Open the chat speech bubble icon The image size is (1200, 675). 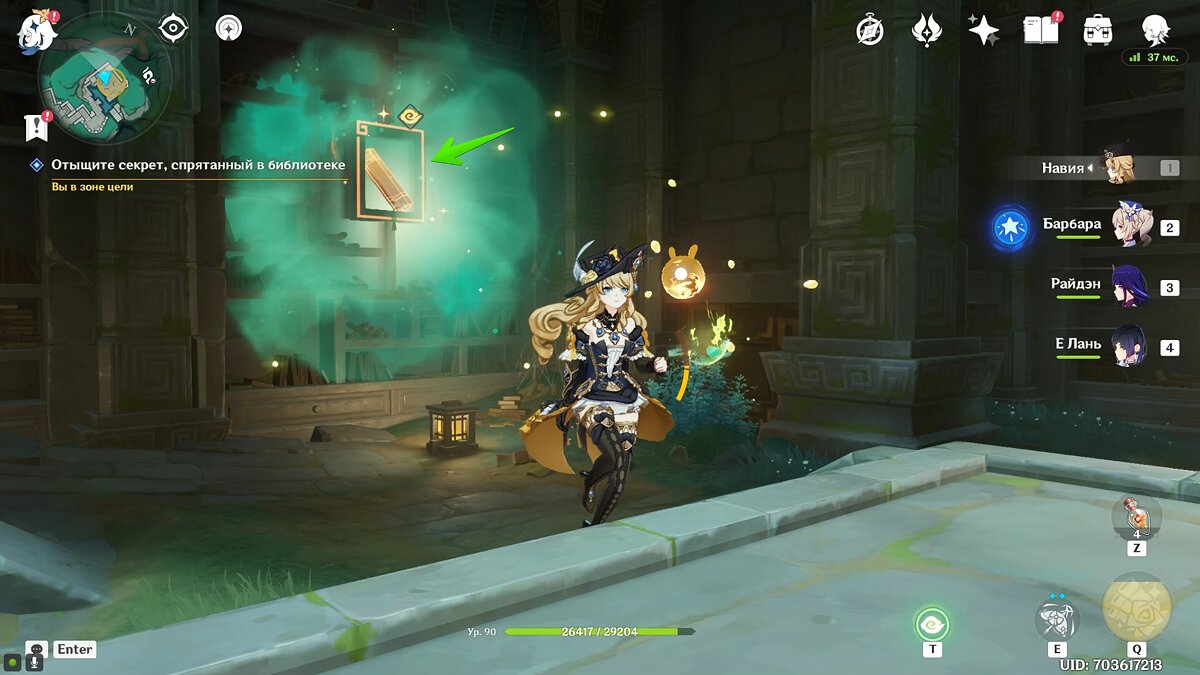coord(37,649)
